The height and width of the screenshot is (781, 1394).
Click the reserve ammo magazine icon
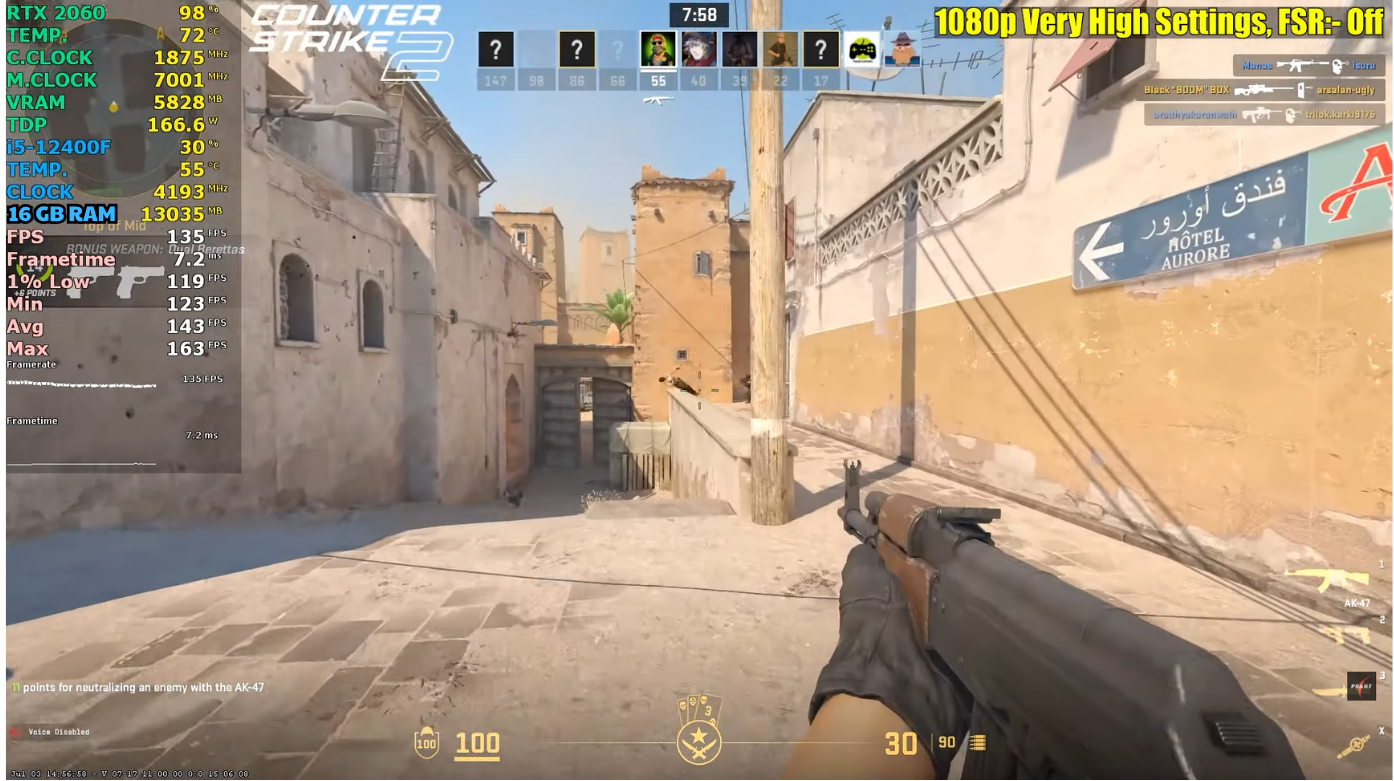(976, 742)
